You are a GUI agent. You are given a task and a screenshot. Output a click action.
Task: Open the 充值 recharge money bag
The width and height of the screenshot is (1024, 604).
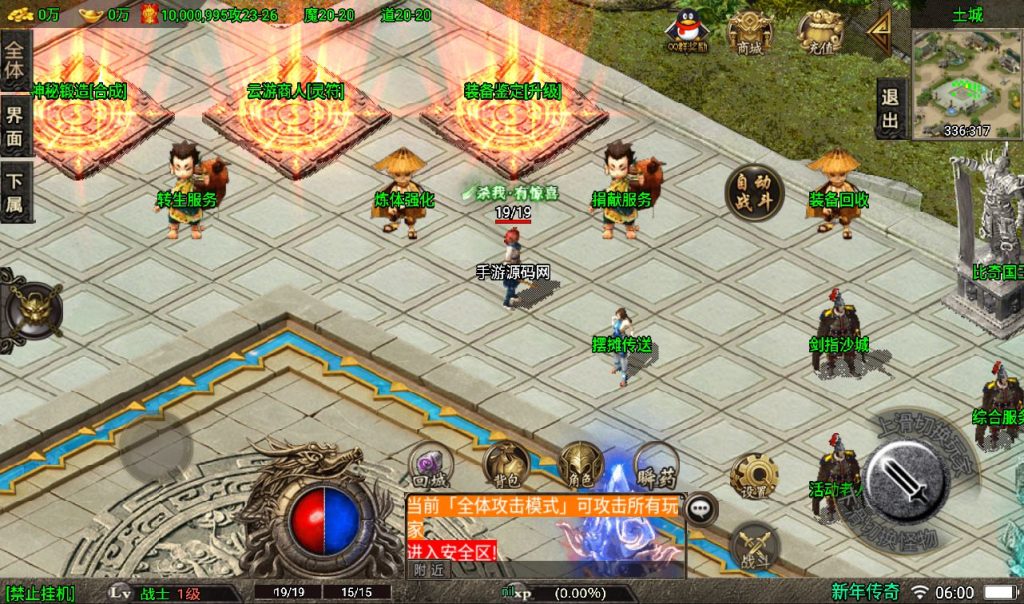point(819,32)
